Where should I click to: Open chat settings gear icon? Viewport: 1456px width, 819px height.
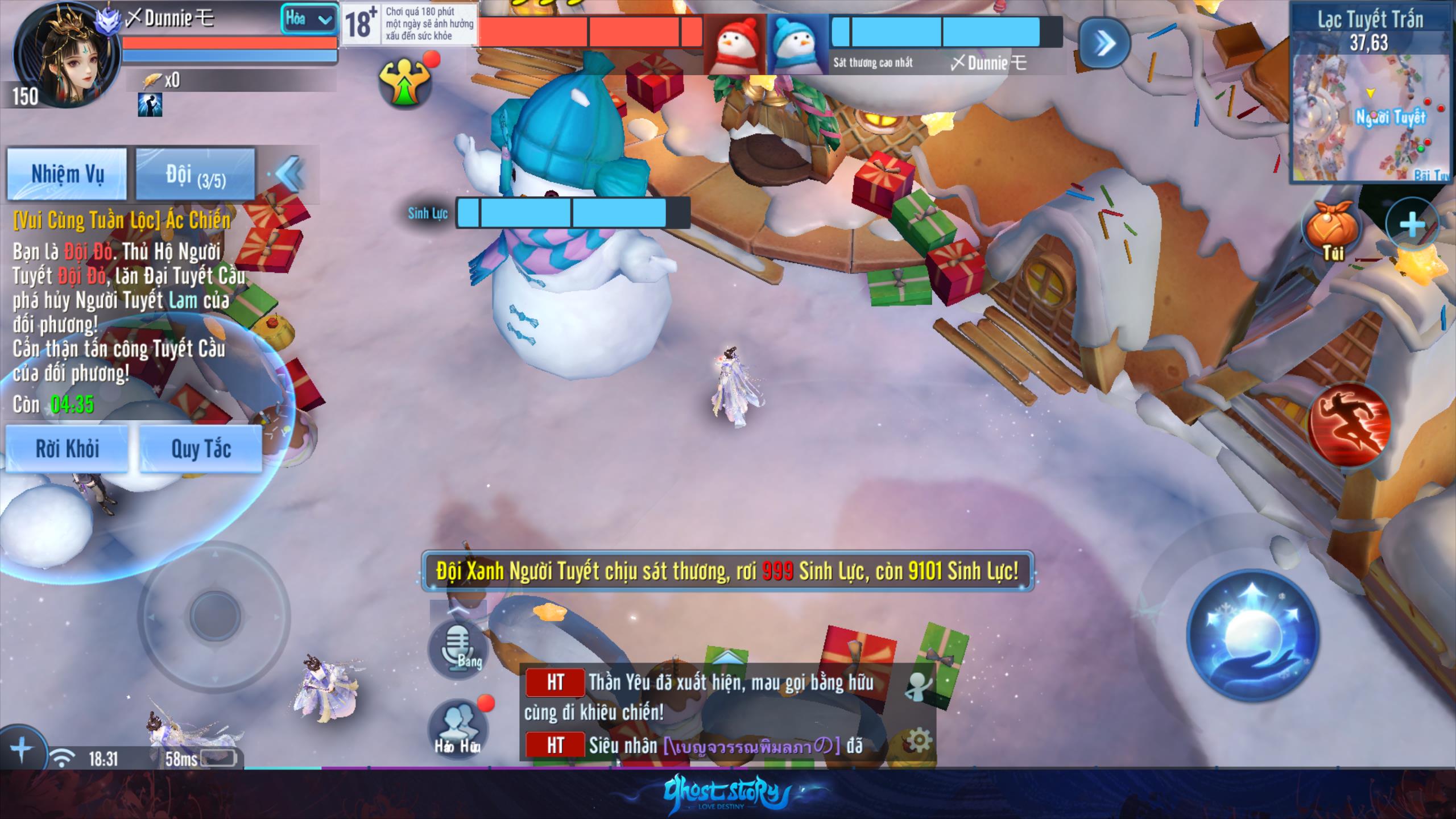919,740
